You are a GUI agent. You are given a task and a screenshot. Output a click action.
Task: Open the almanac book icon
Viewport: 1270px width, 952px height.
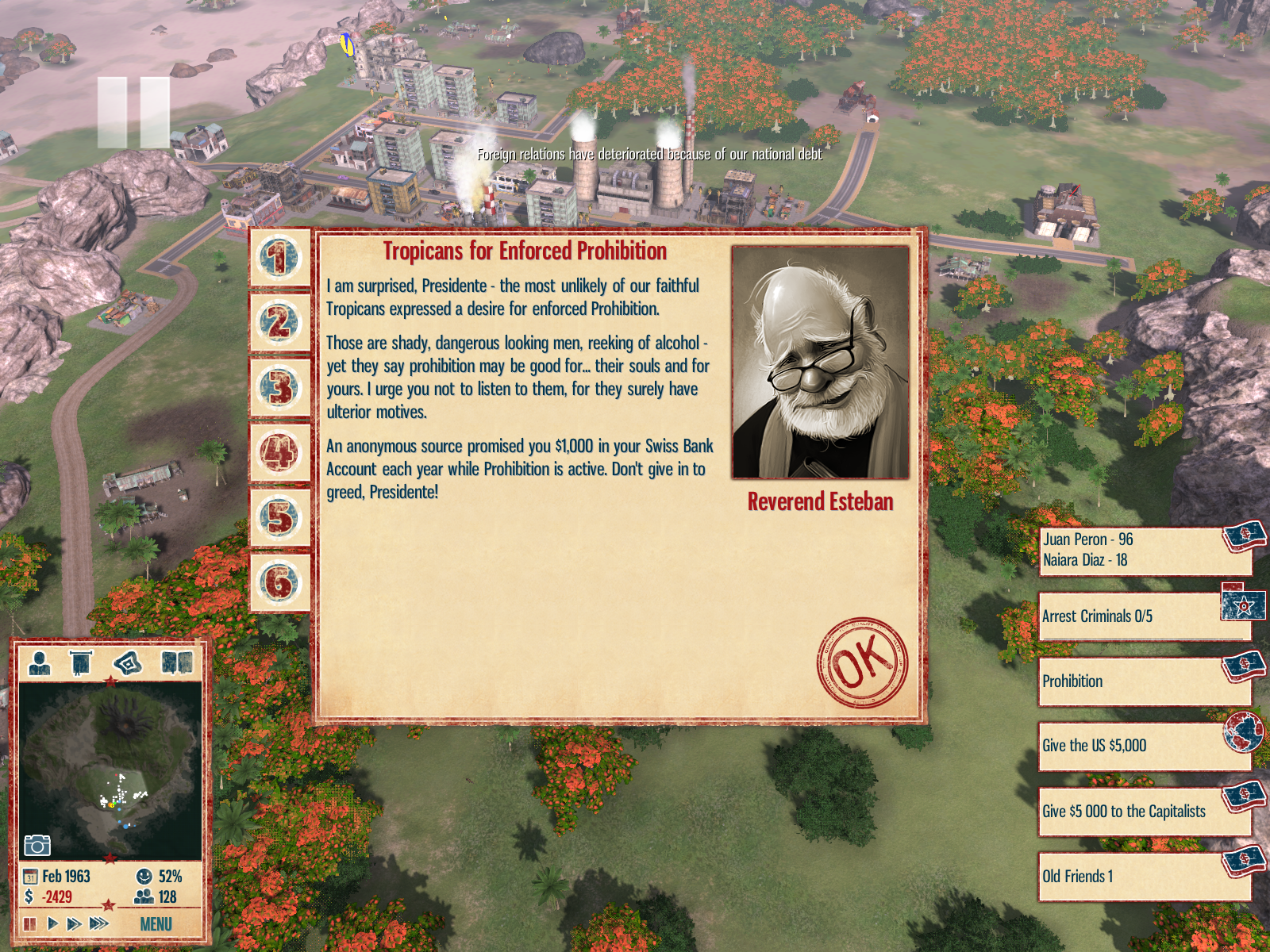[x=176, y=662]
